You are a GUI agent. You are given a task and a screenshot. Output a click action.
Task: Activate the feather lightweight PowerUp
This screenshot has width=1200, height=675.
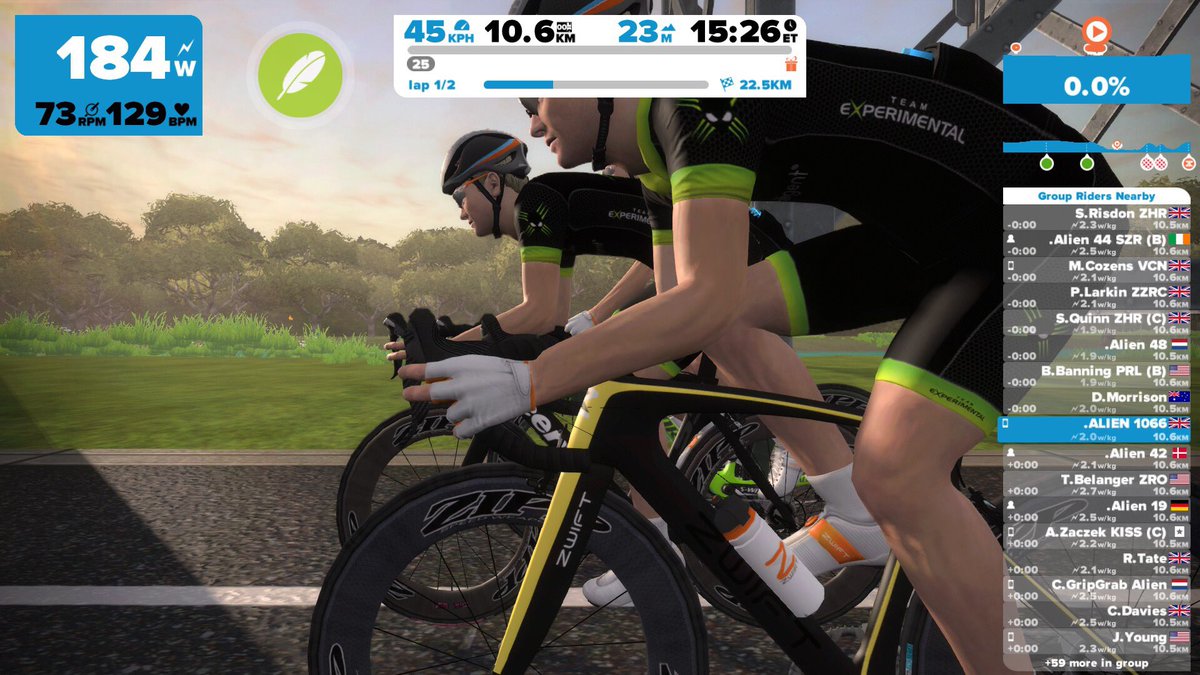pyautogui.click(x=300, y=75)
